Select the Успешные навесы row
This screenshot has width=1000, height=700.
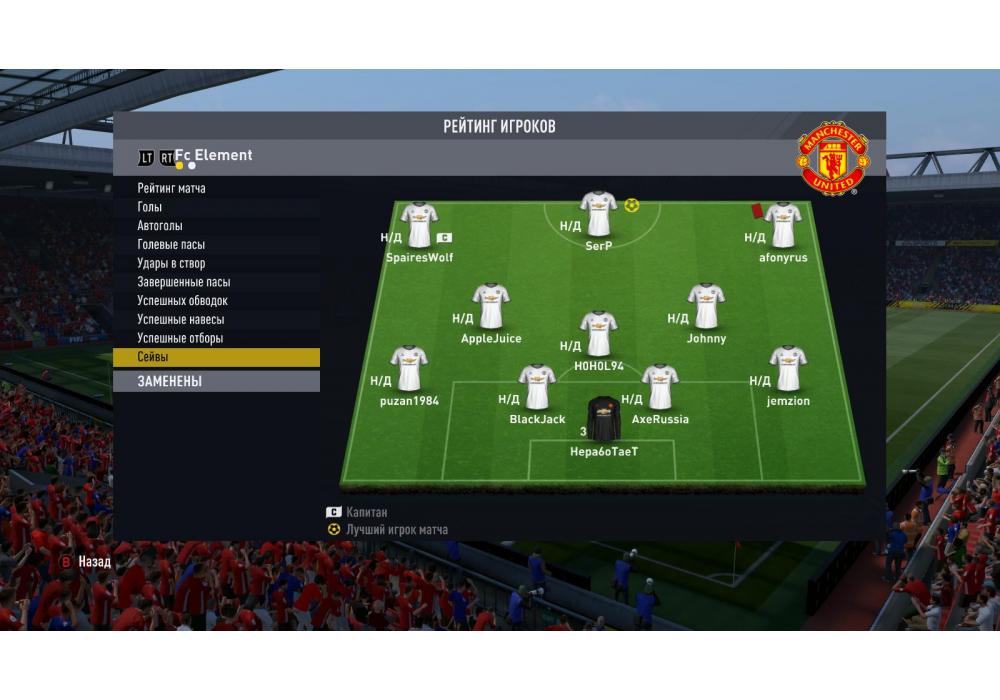point(180,320)
